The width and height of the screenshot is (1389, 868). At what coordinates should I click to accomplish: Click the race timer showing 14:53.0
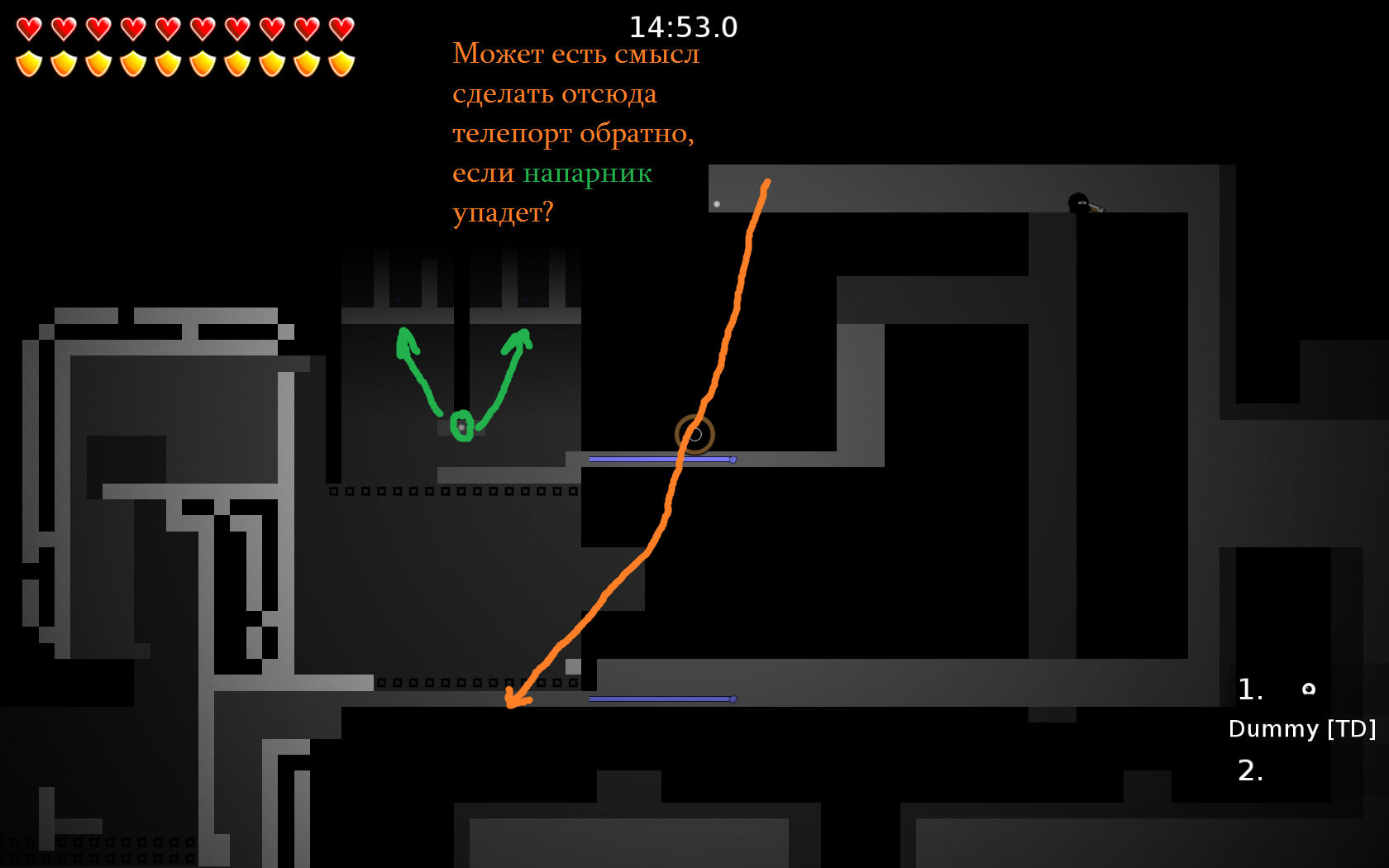click(684, 27)
